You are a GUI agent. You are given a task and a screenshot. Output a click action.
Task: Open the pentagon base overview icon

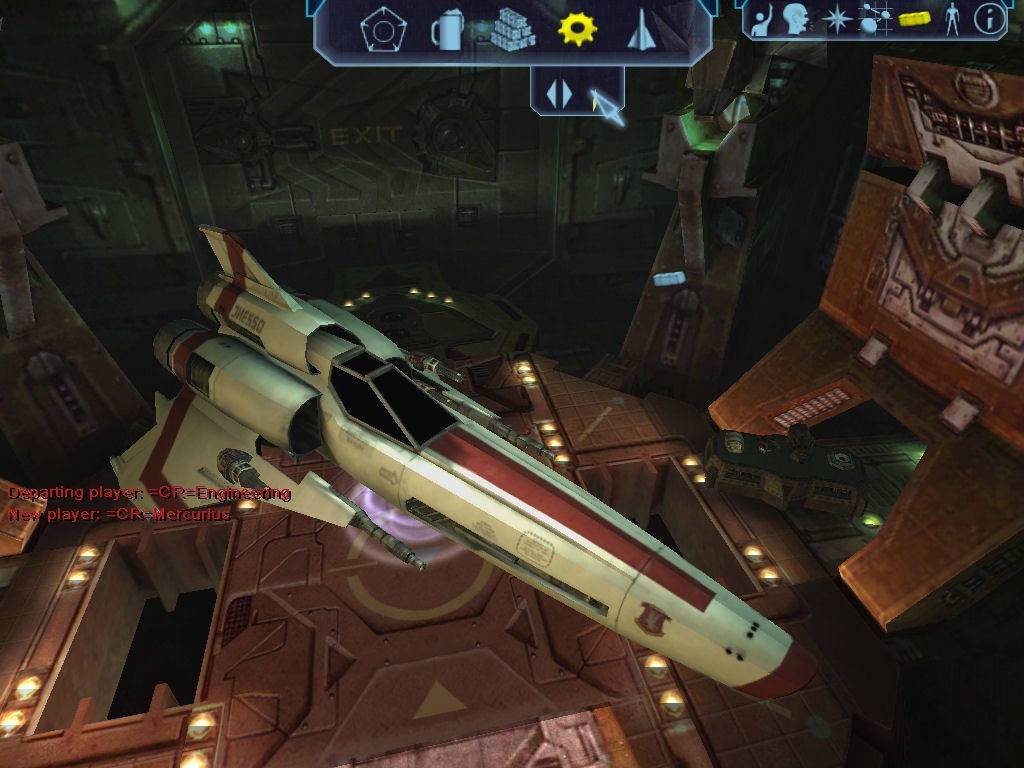click(379, 30)
